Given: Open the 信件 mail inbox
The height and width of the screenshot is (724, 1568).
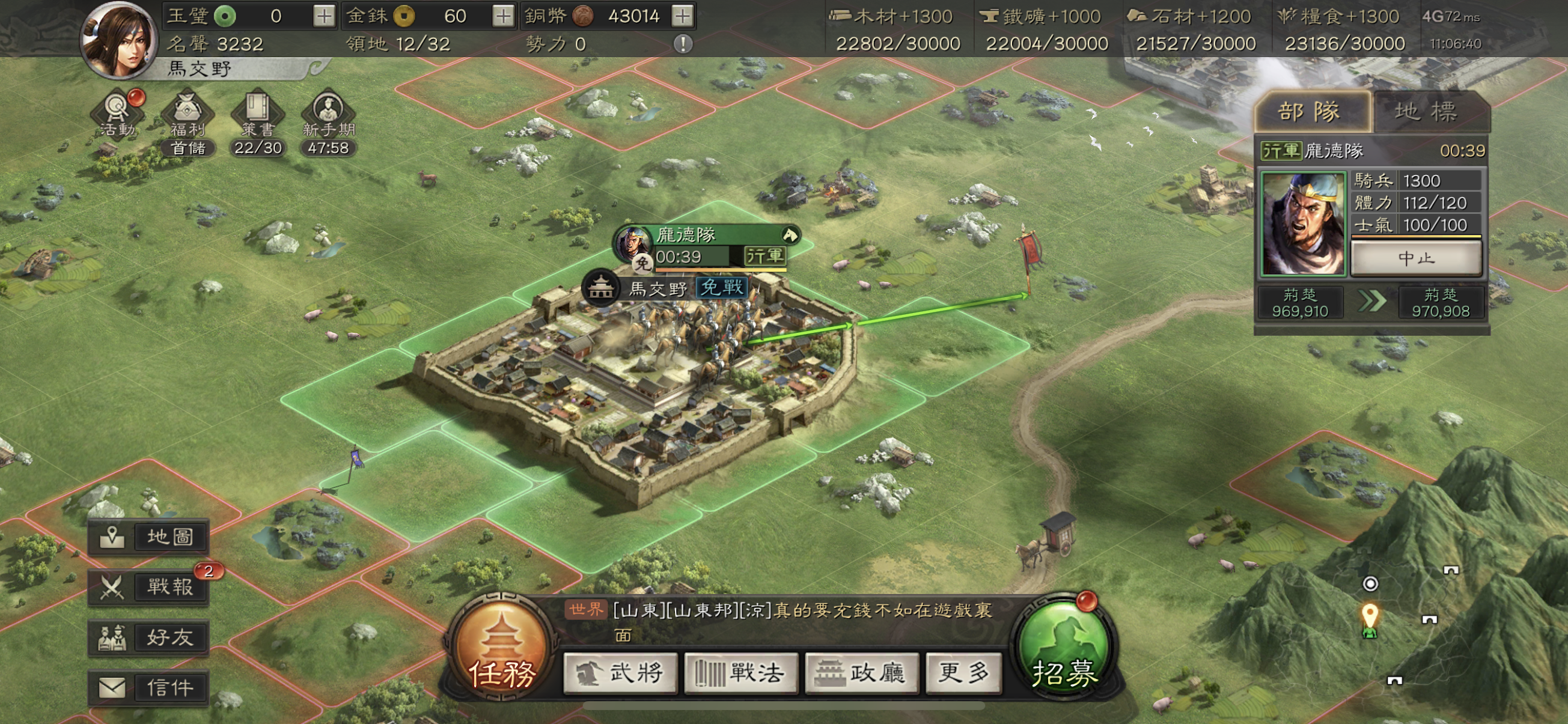Looking at the screenshot, I should (149, 688).
